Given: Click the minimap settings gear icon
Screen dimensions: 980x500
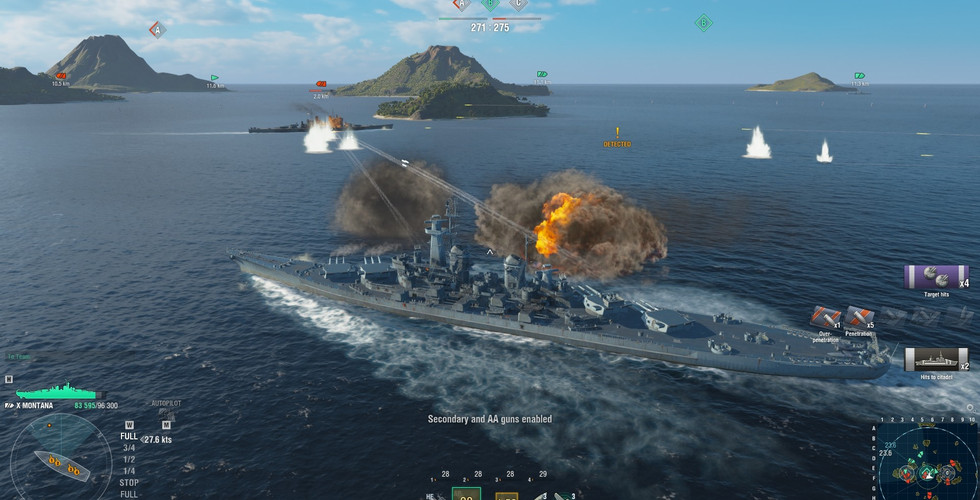Looking at the screenshot, I should (x=971, y=408).
